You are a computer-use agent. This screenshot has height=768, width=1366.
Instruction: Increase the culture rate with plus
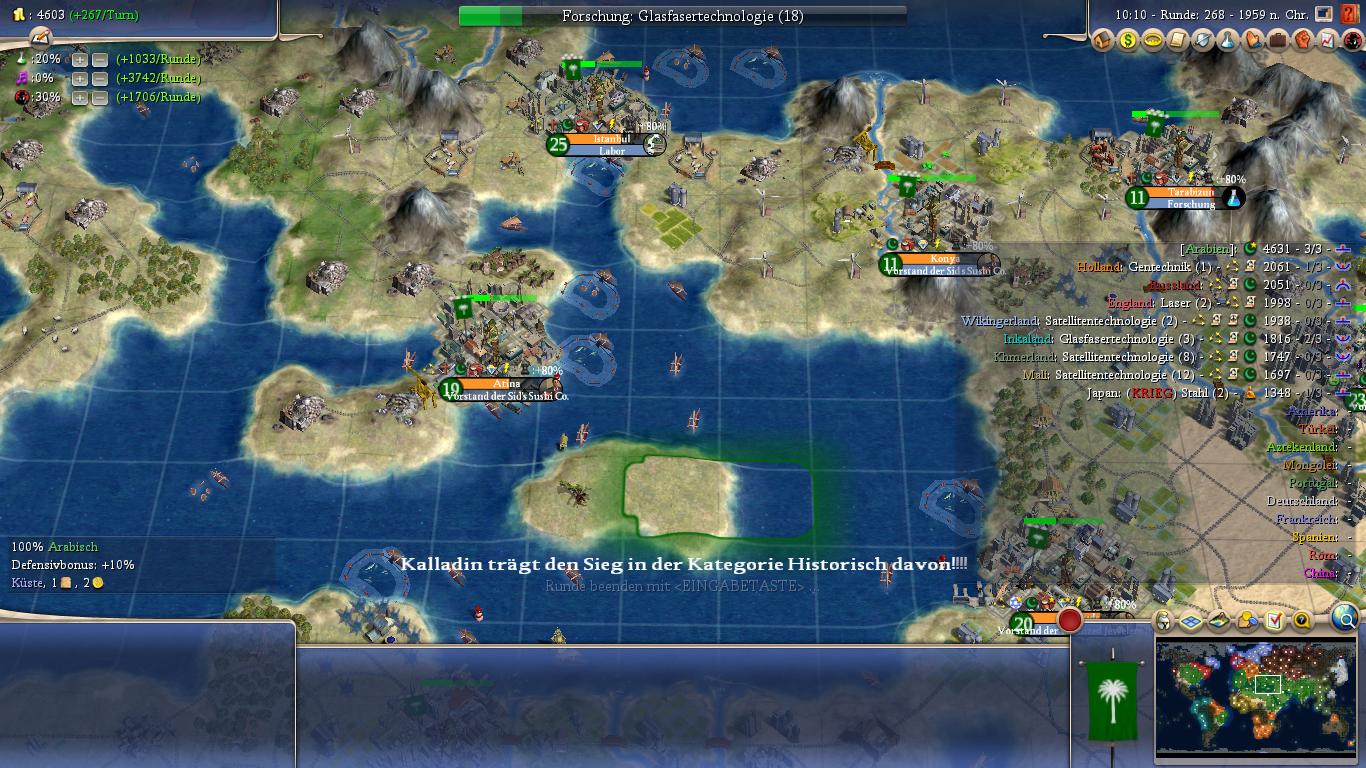(x=80, y=78)
